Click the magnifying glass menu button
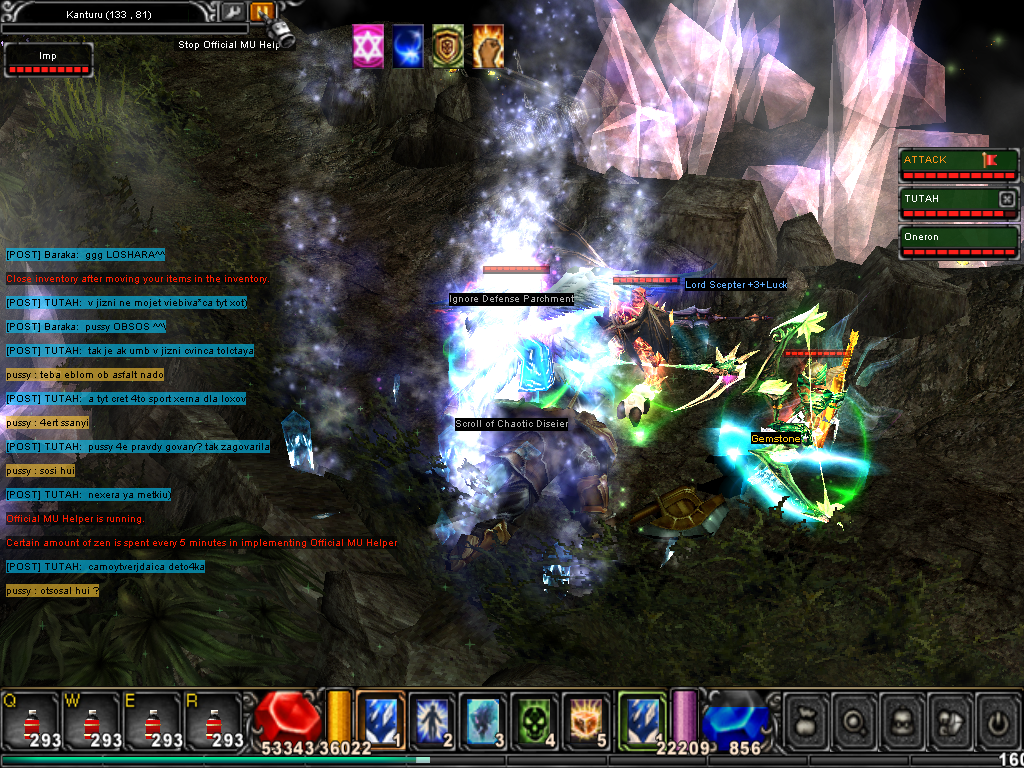This screenshot has width=1024, height=768. click(x=855, y=720)
